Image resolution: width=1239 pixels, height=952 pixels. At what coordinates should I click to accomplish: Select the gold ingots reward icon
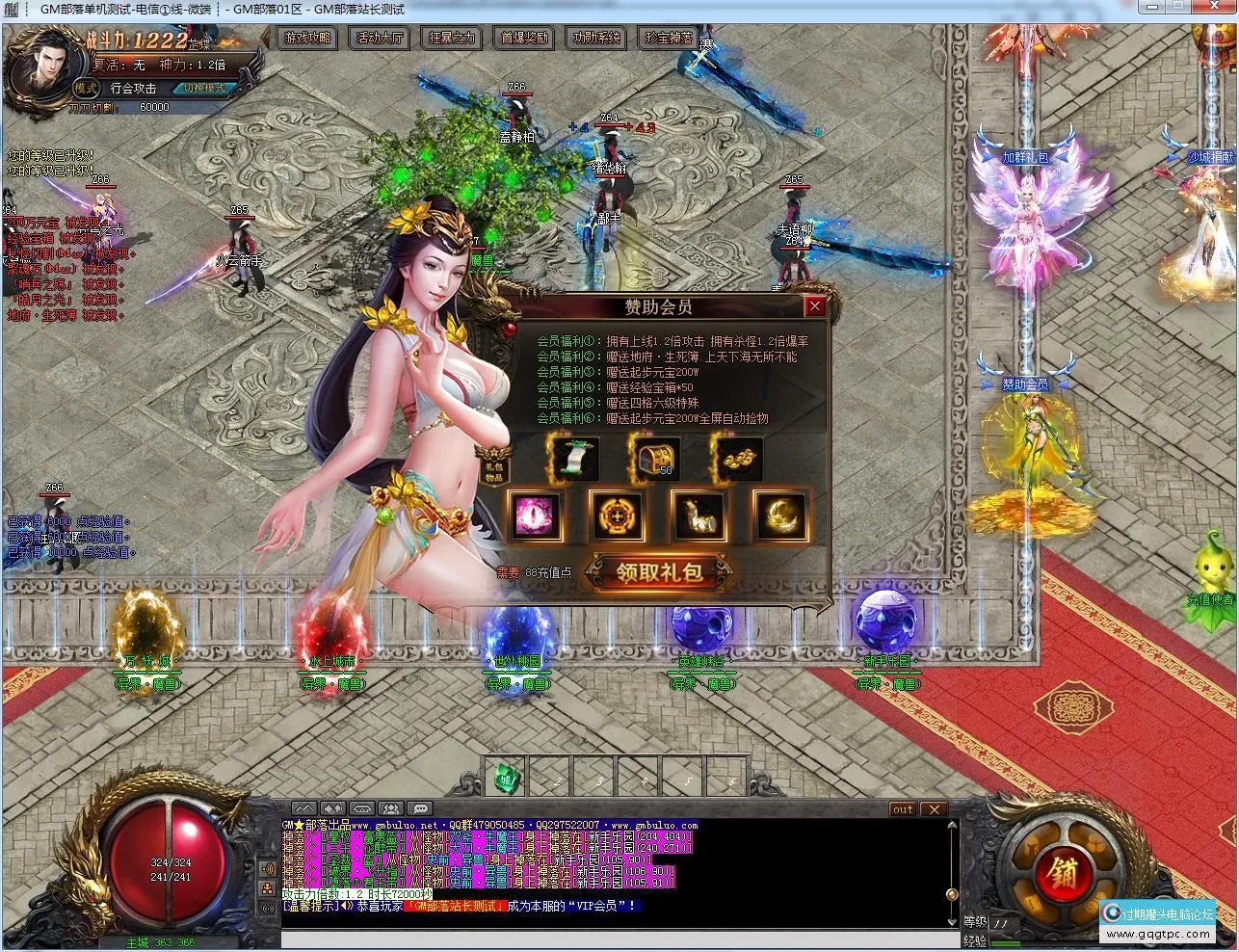click(x=738, y=460)
